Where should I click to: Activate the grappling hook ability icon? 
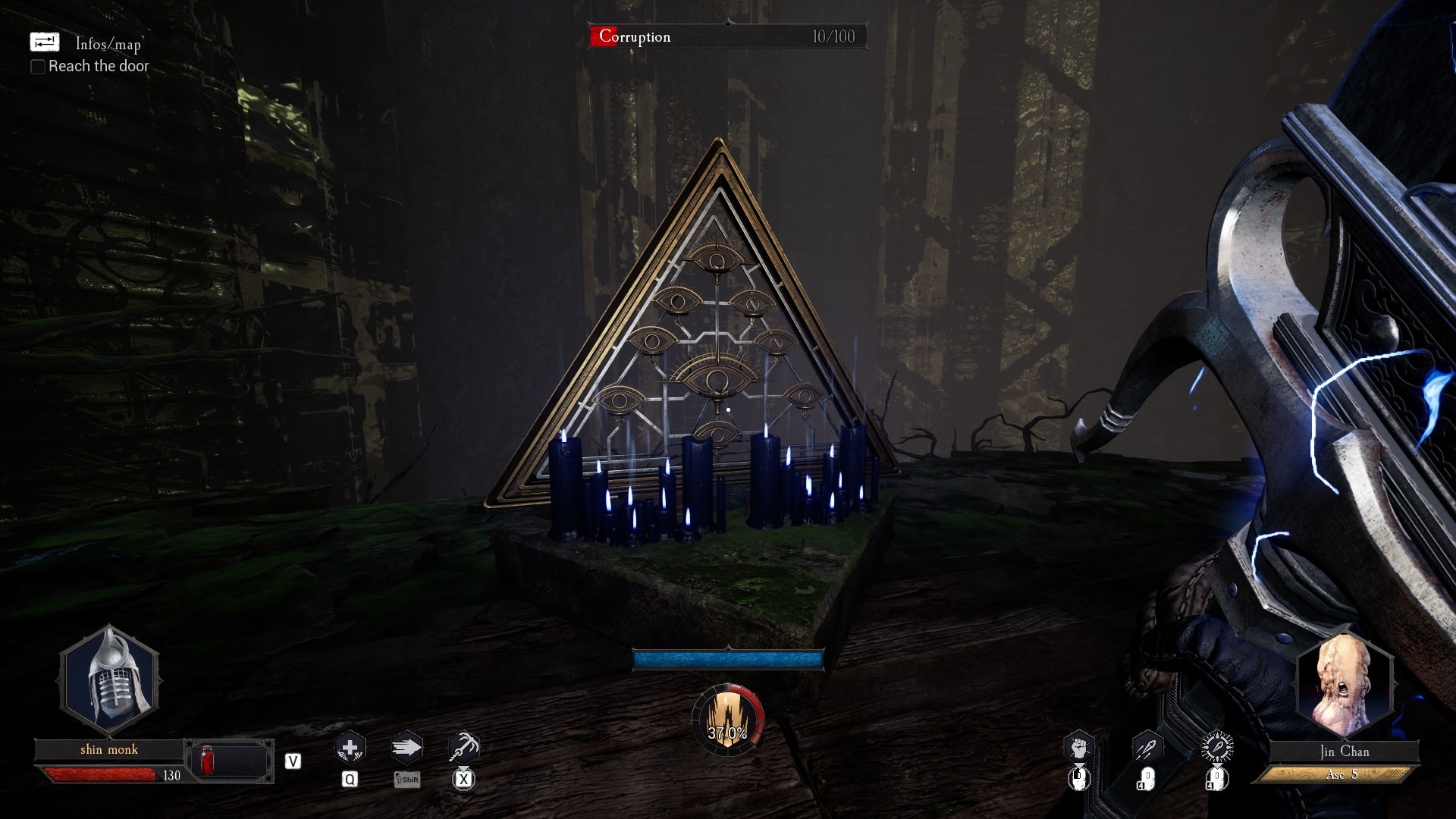463,748
